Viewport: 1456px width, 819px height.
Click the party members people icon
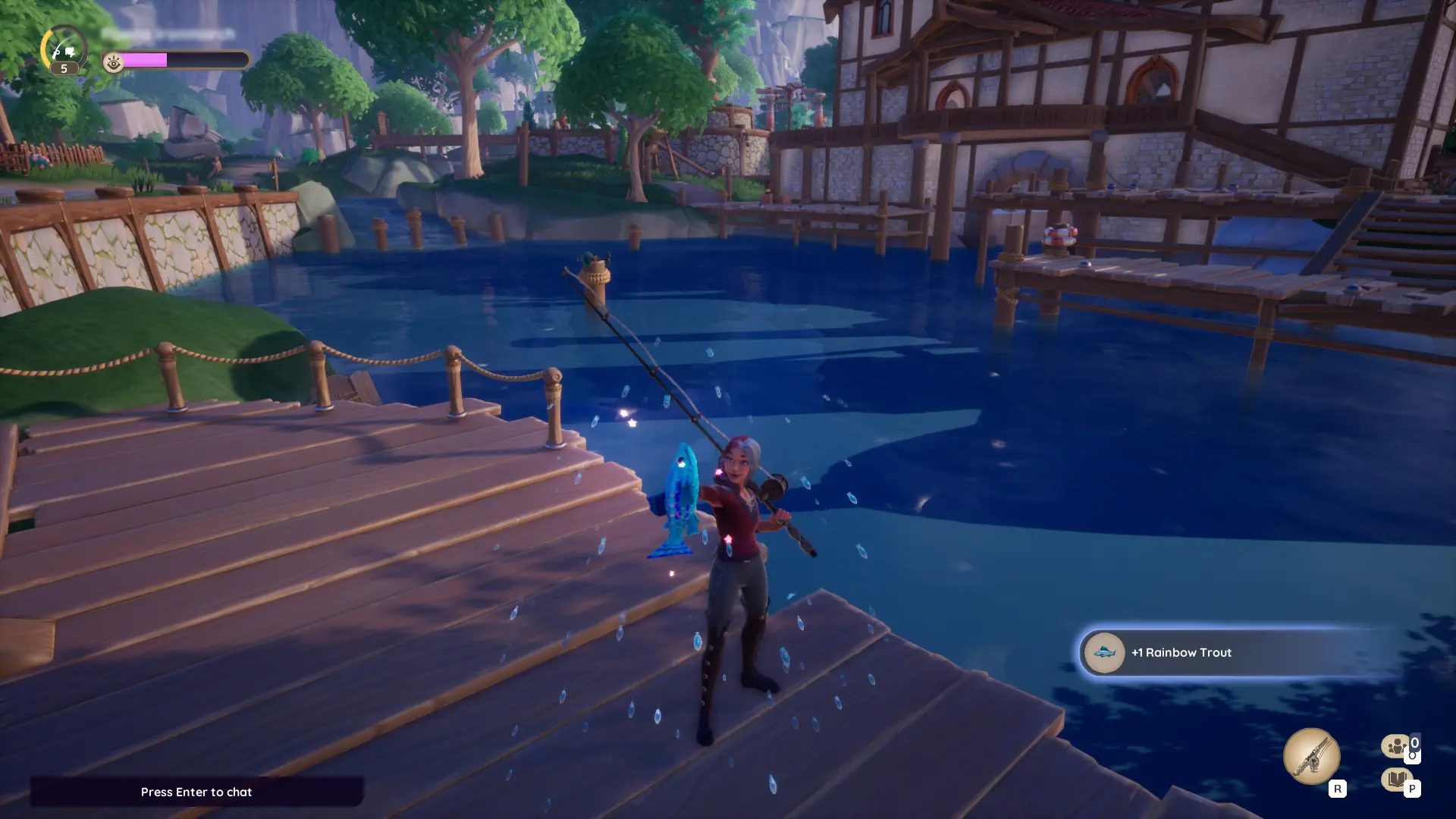point(1394,747)
